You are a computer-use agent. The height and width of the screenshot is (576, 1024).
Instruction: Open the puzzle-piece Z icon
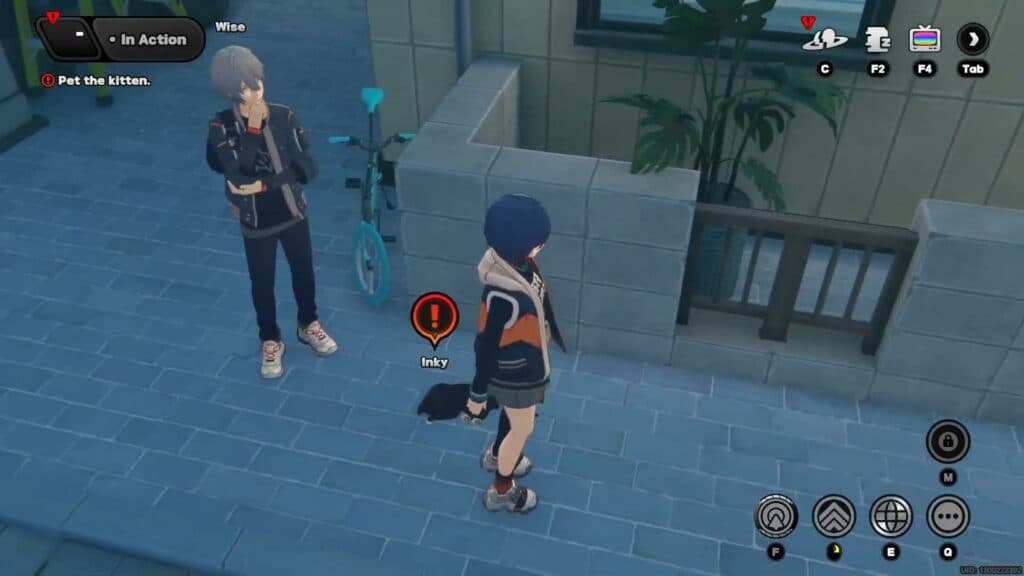(878, 40)
